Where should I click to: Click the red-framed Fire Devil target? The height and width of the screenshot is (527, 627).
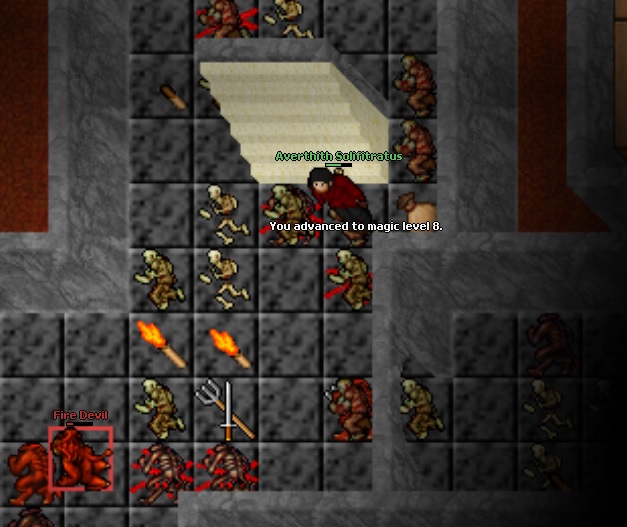coord(81,459)
